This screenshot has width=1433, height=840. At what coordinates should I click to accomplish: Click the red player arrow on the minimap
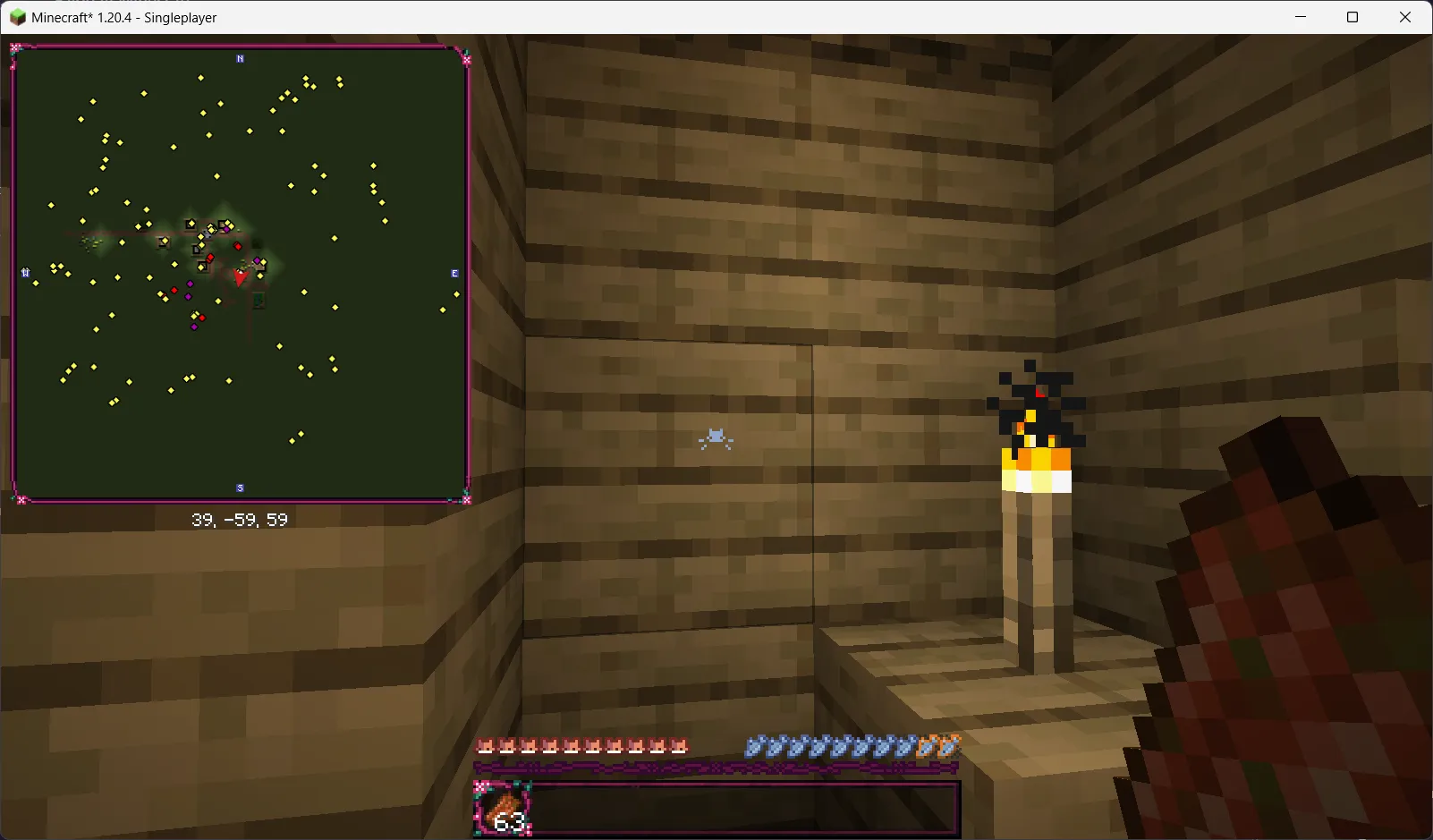(239, 276)
